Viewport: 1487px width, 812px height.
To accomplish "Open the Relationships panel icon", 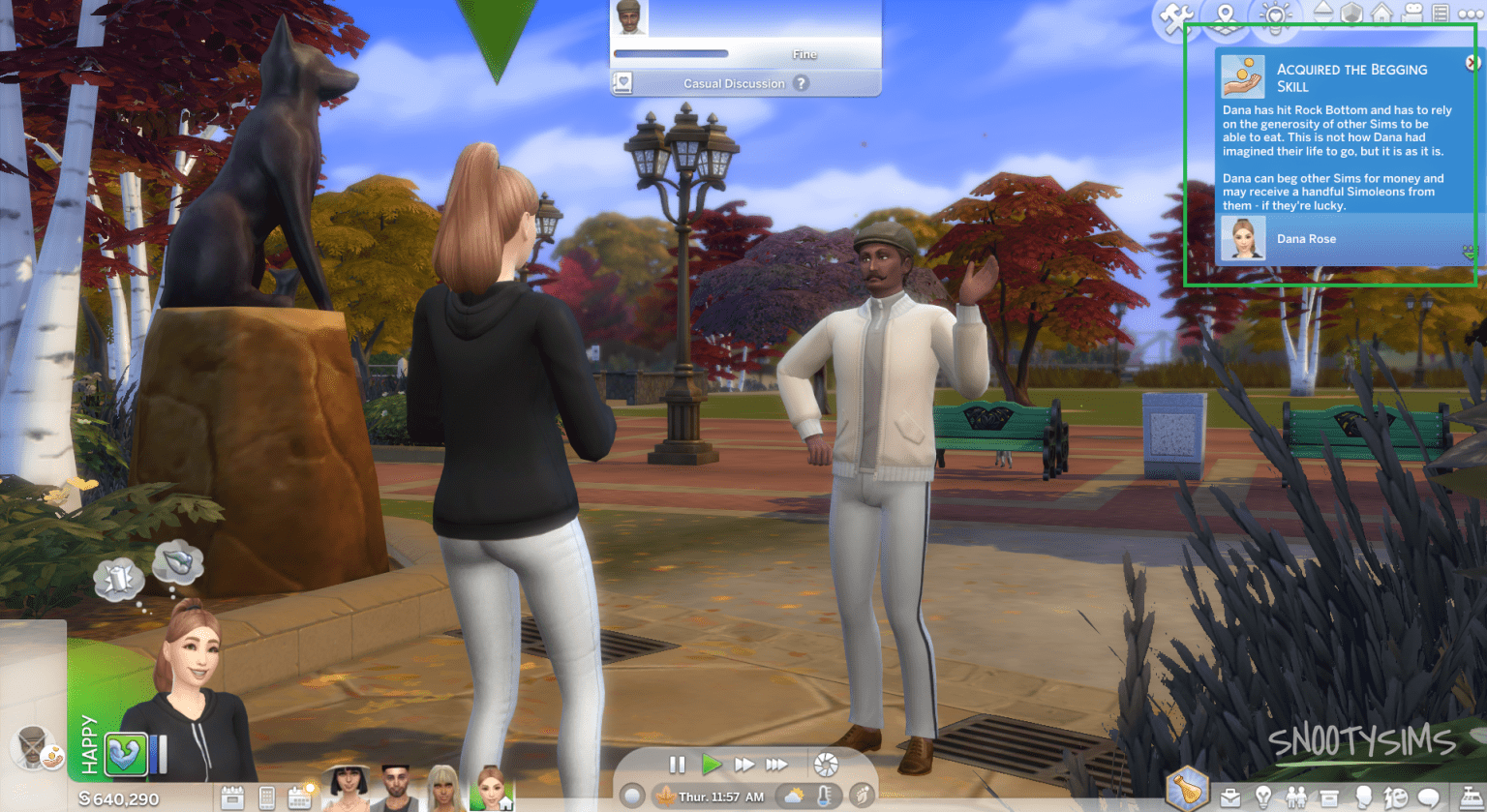I will (1296, 797).
